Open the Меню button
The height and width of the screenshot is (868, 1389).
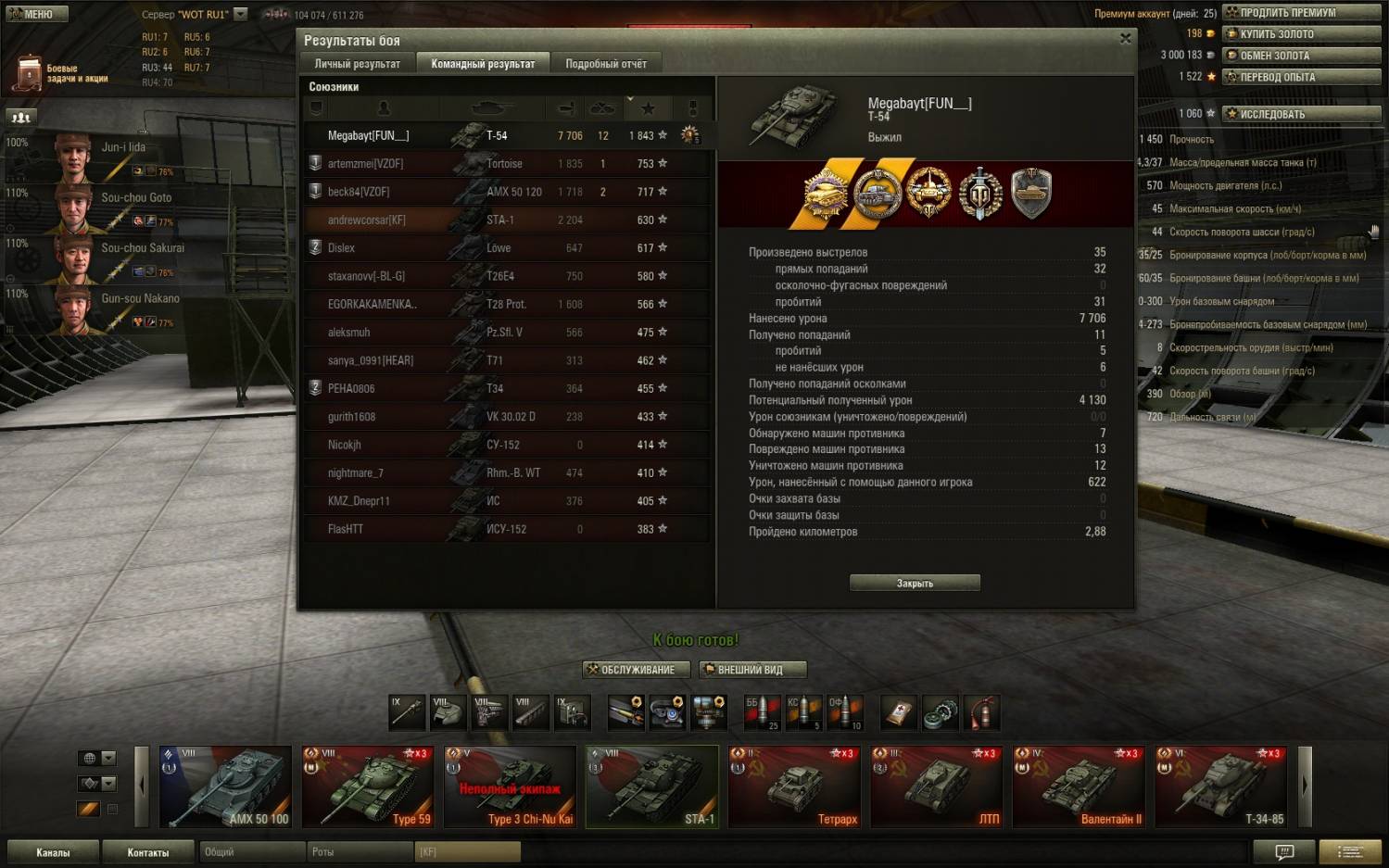[x=33, y=14]
